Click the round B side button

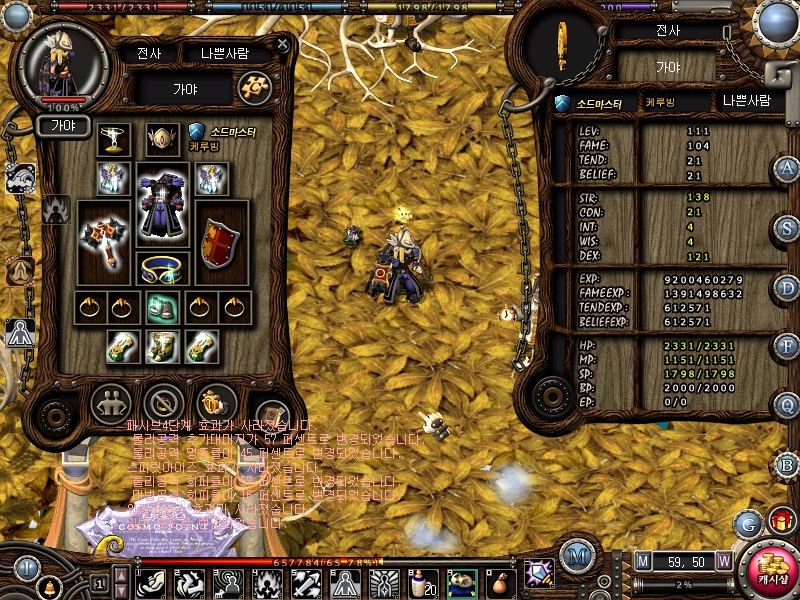point(788,465)
